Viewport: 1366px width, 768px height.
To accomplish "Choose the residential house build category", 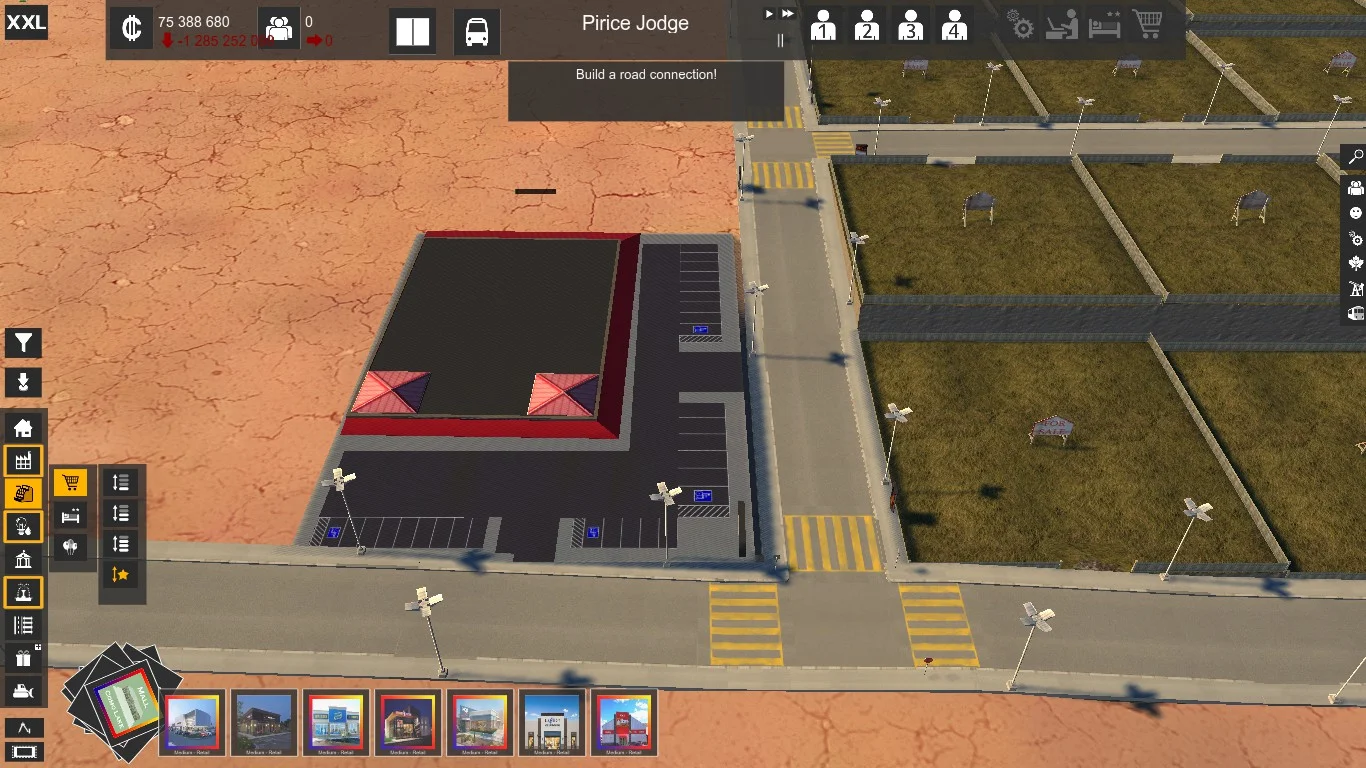I will click(24, 428).
